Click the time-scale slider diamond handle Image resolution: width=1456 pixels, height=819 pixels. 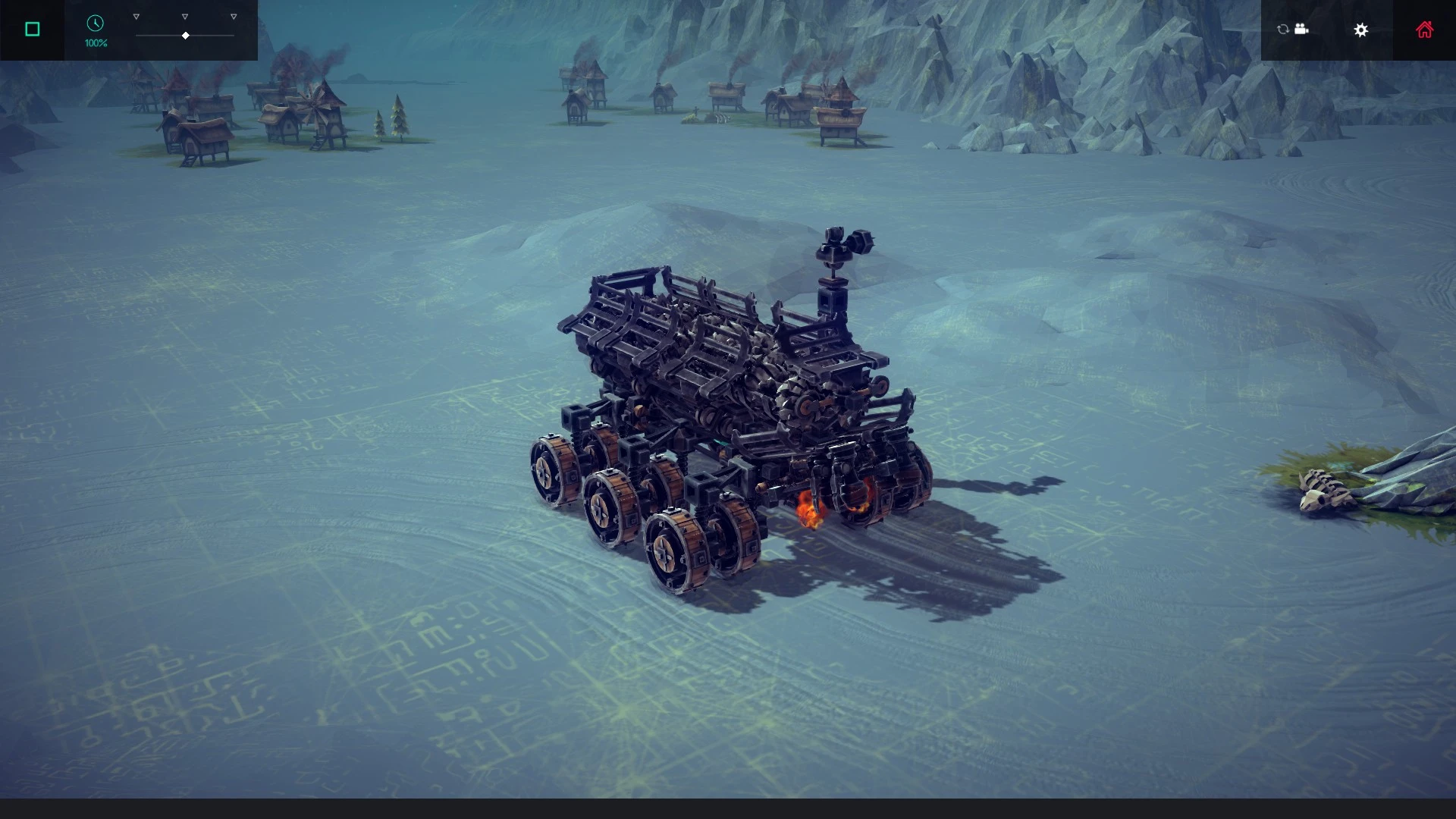tap(184, 35)
